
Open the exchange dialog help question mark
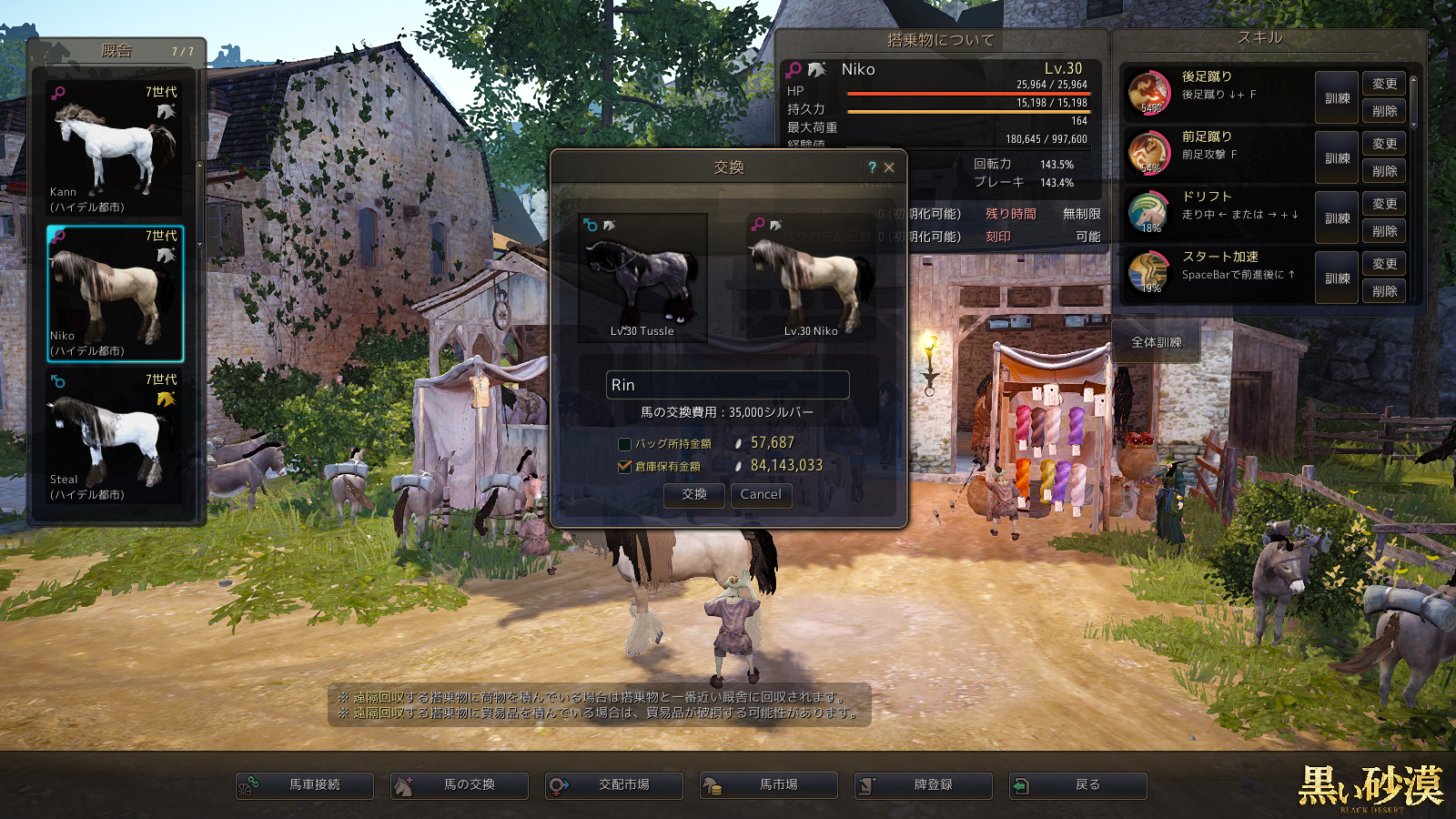(x=872, y=167)
